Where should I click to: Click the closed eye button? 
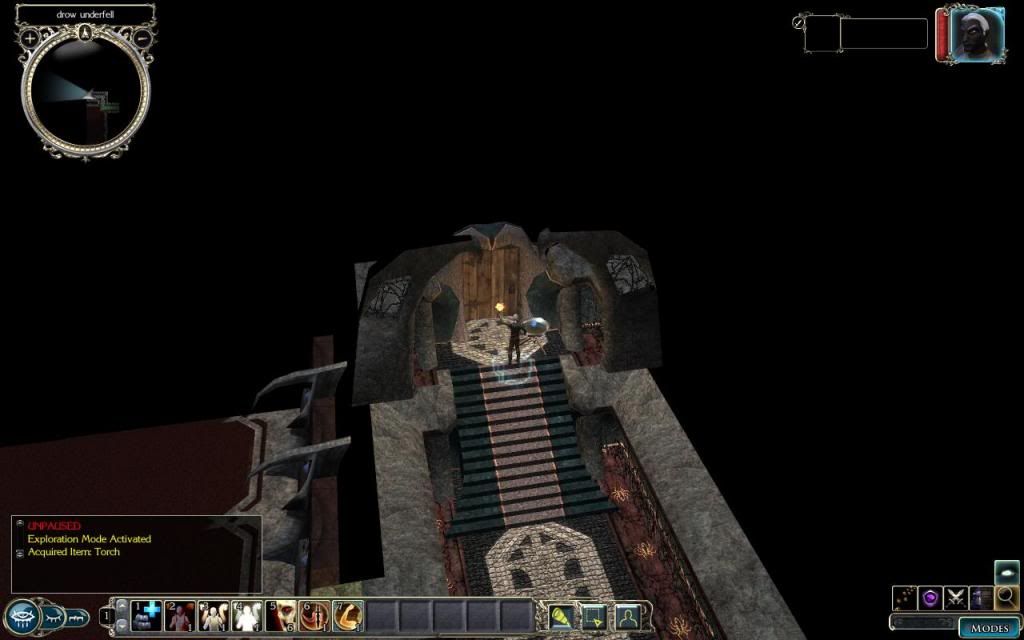coord(53,615)
